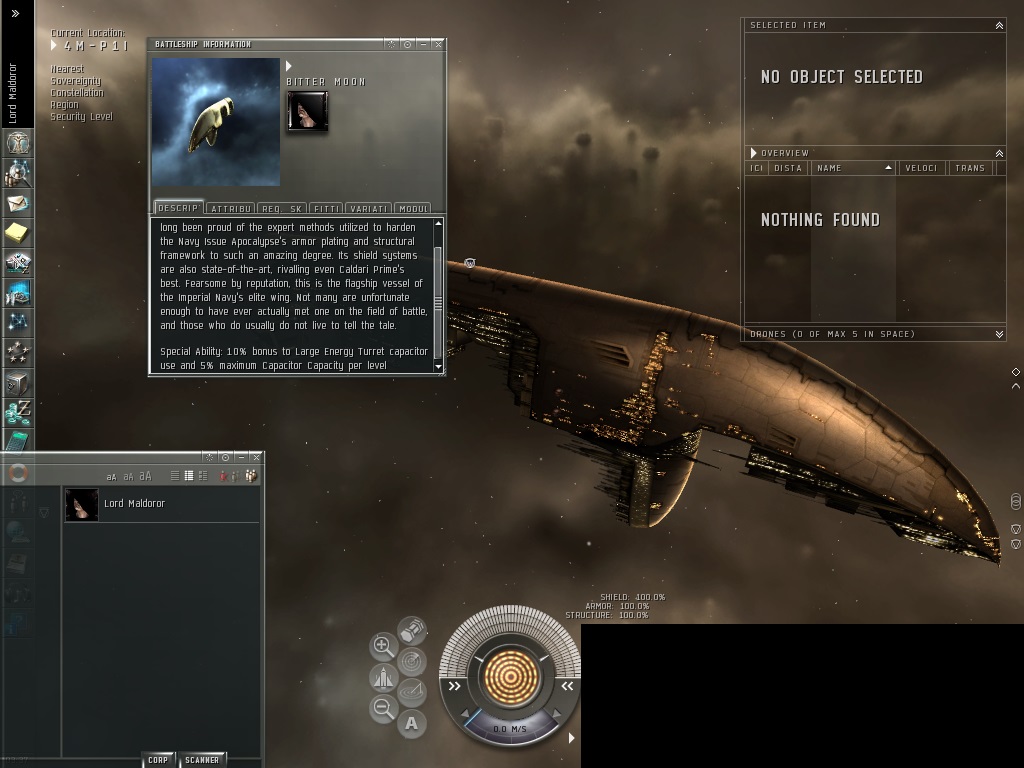The image size is (1024, 768).
Task: Click the Bitter Moon pilot portrait
Action: click(x=307, y=112)
